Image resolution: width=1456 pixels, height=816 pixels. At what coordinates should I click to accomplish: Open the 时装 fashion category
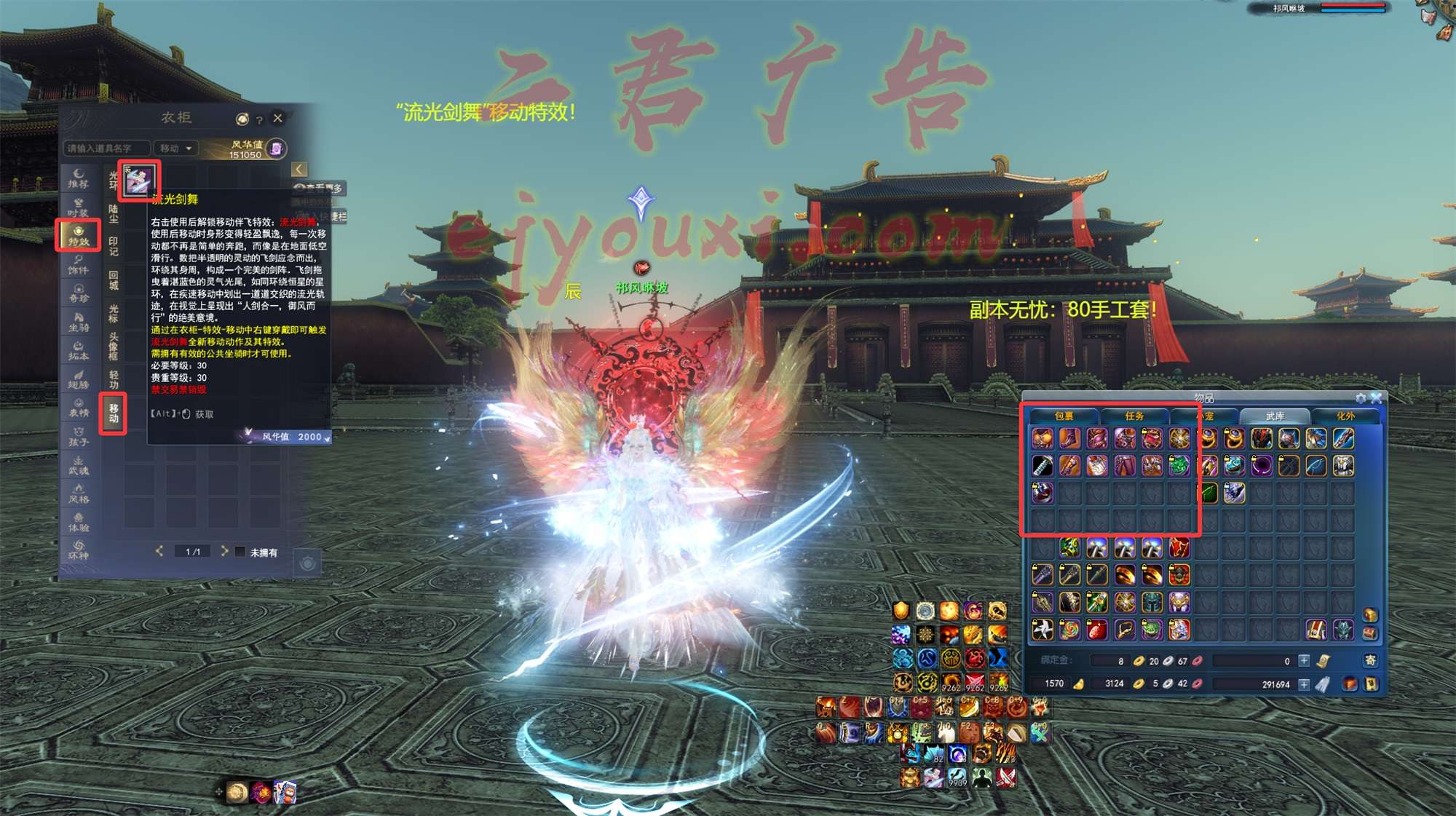coord(79,207)
